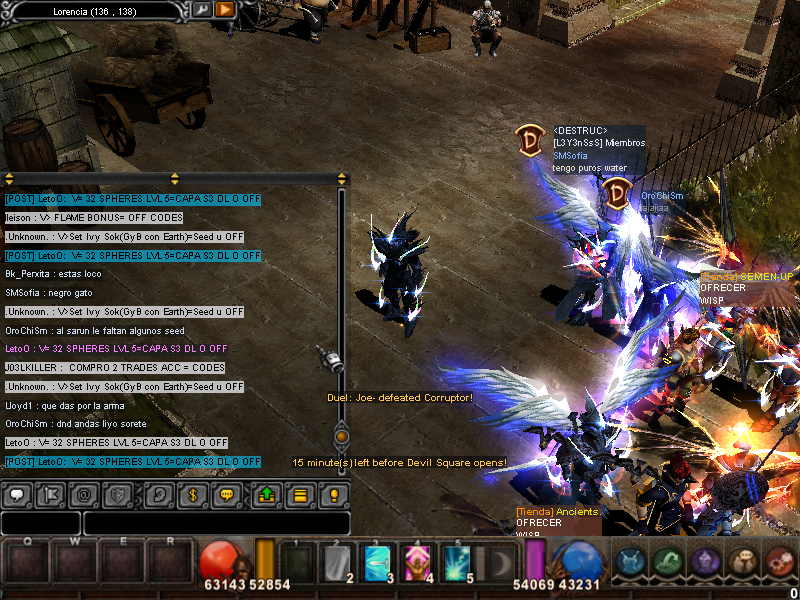Use the item in hotbar slot 2
Image resolution: width=800 pixels, height=600 pixels.
[x=337, y=563]
